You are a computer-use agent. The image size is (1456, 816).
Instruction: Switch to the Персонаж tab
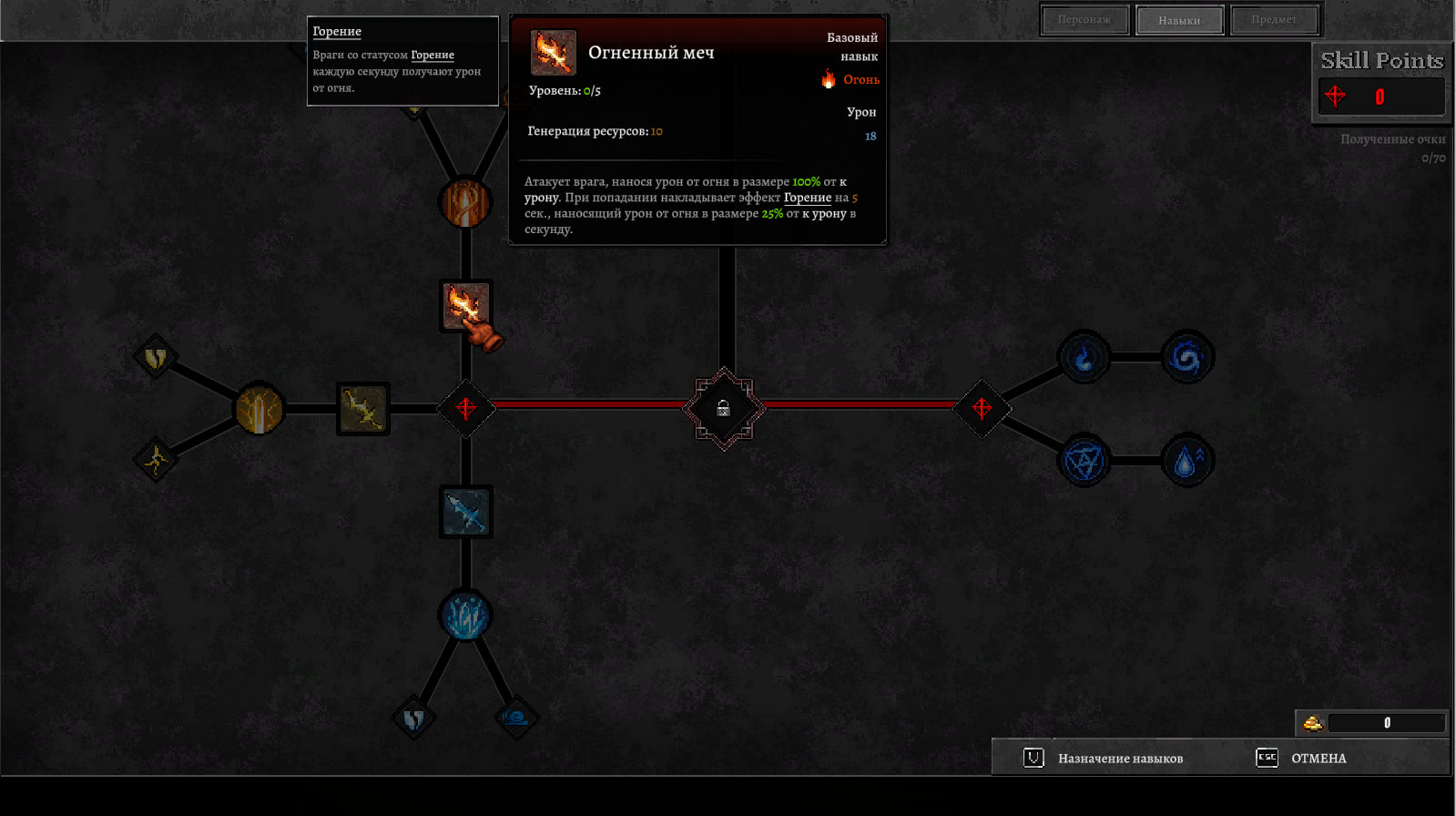[x=1084, y=20]
